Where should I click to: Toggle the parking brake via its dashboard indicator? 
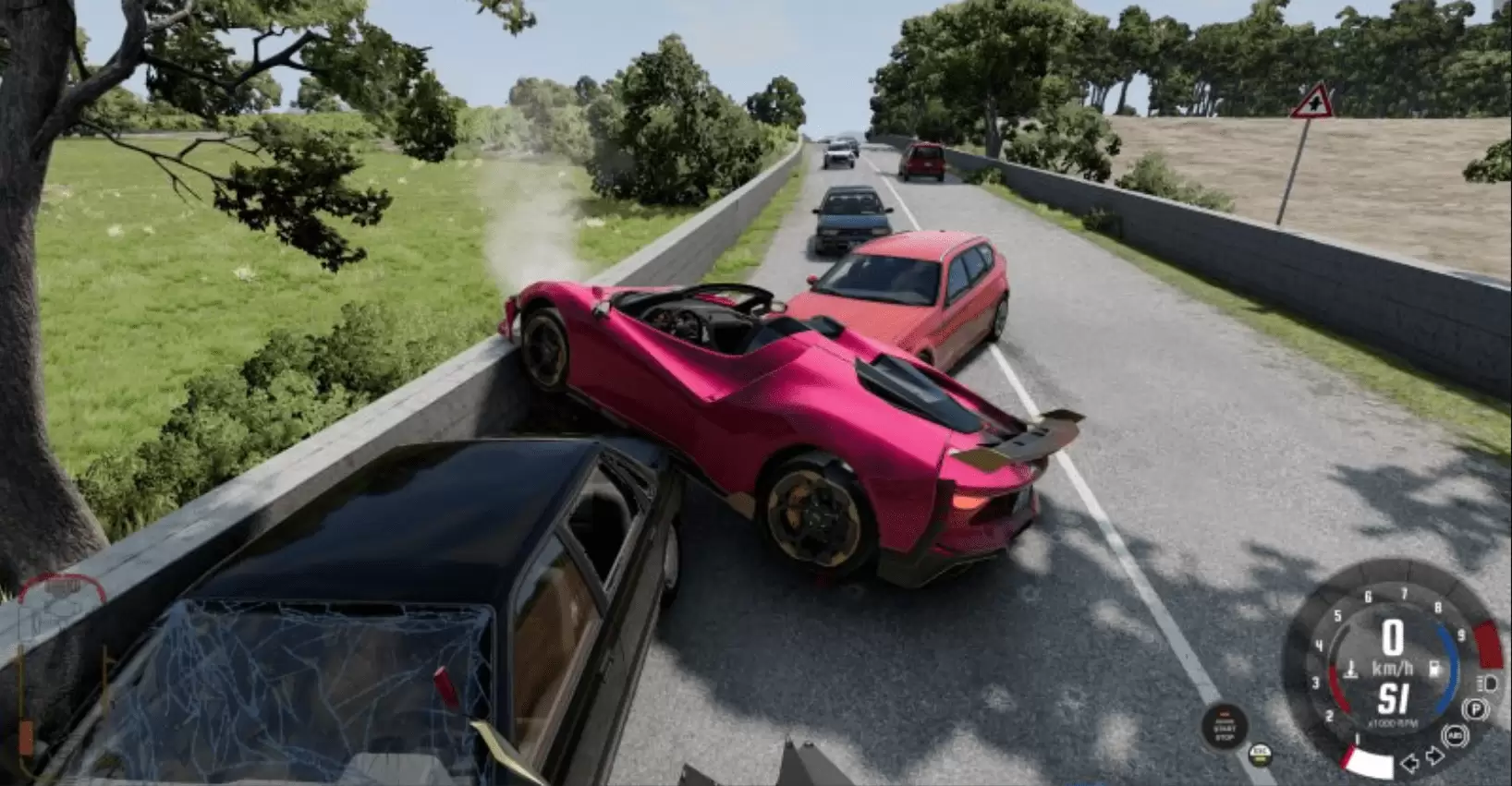(x=1475, y=708)
